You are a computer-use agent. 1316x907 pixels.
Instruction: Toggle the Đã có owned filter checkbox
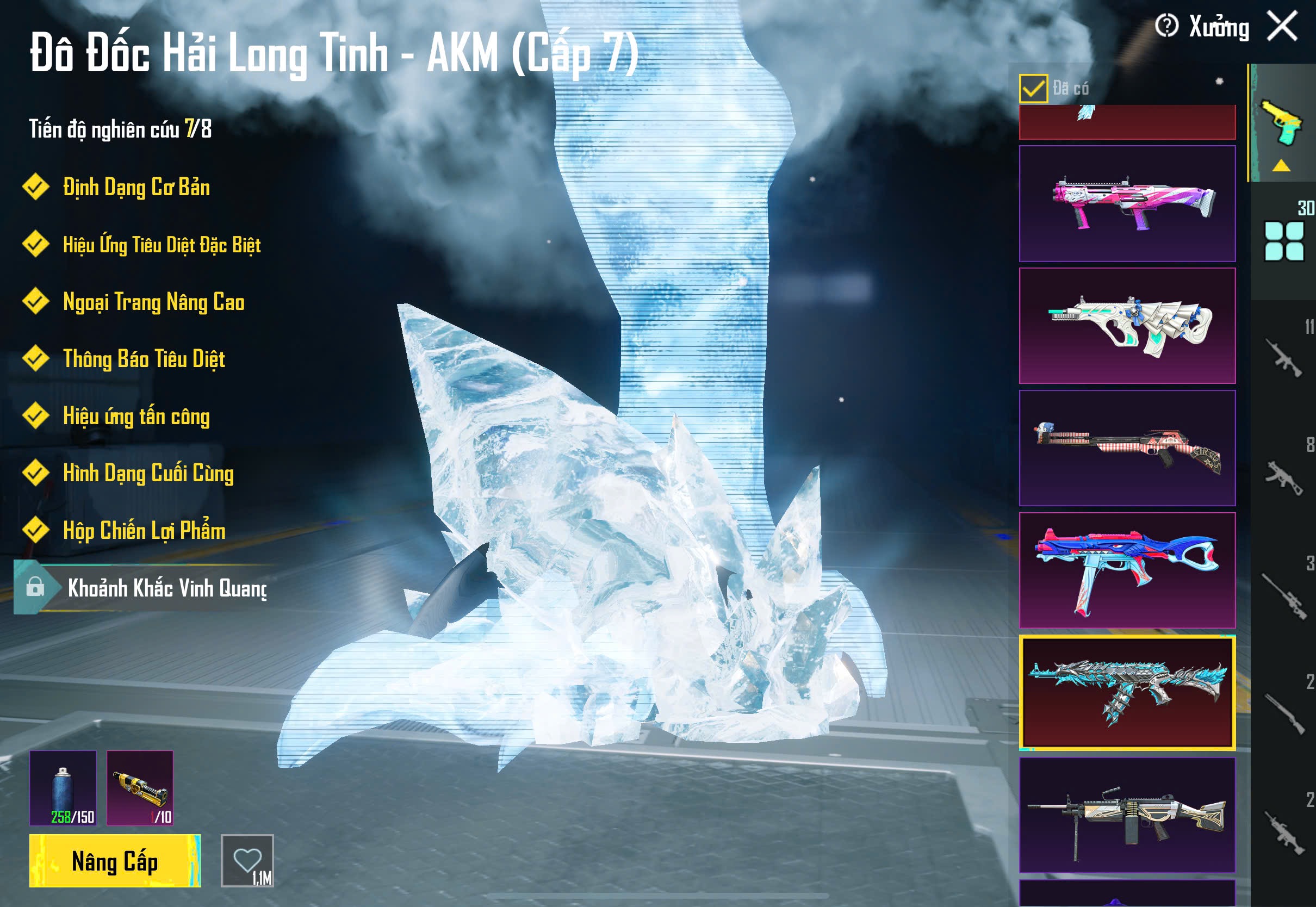pos(1033,89)
